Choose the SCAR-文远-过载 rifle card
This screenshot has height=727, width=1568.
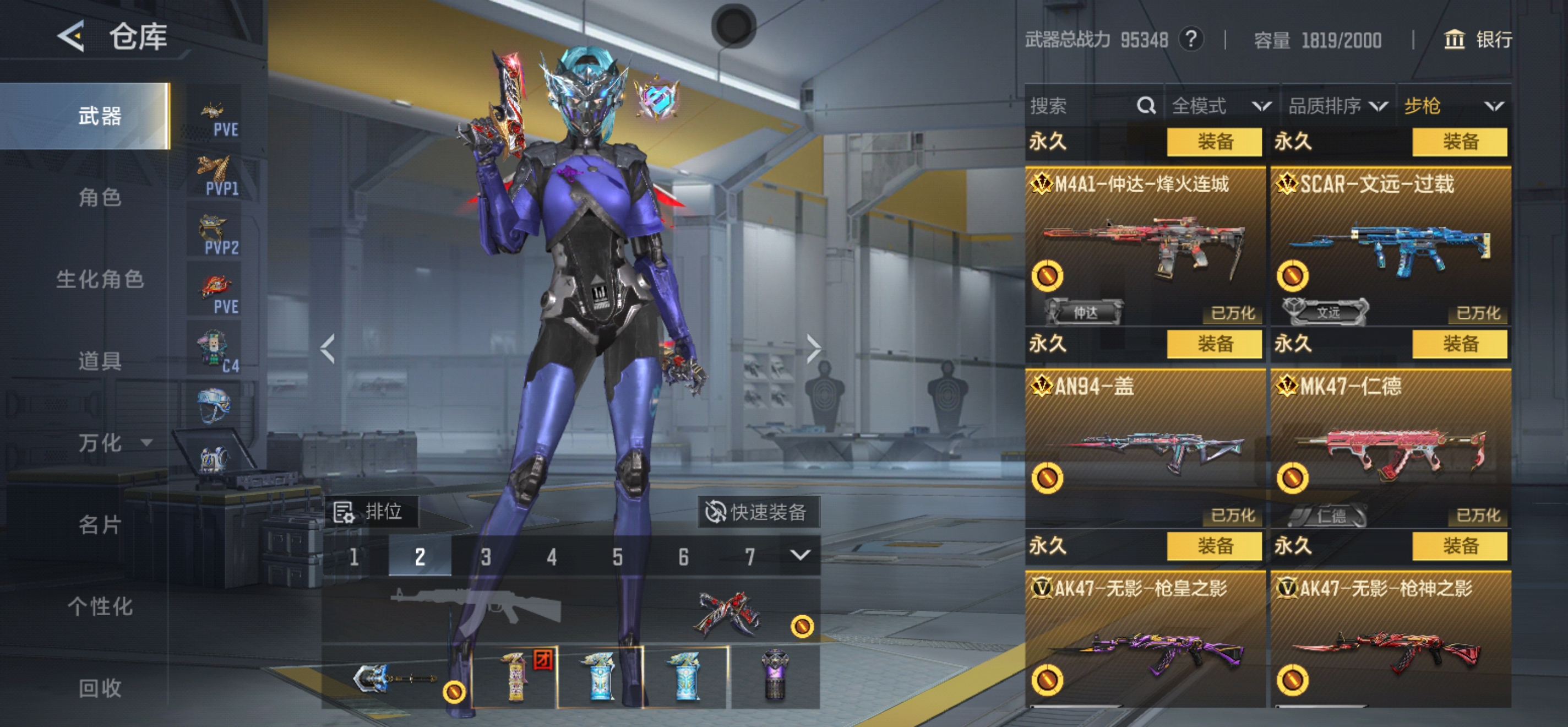(x=1390, y=243)
